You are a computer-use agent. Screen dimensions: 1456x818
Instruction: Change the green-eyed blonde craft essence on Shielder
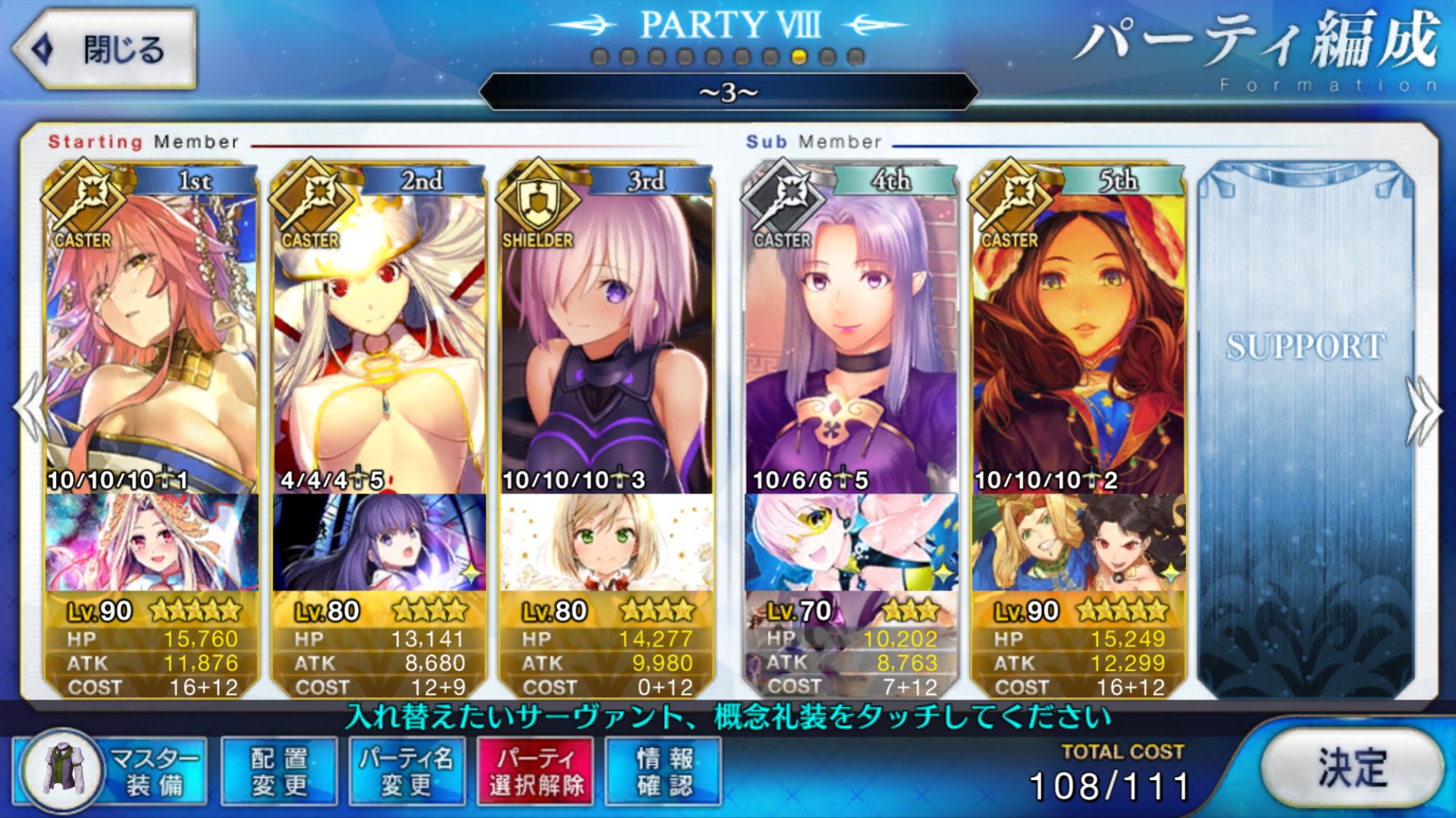606,542
